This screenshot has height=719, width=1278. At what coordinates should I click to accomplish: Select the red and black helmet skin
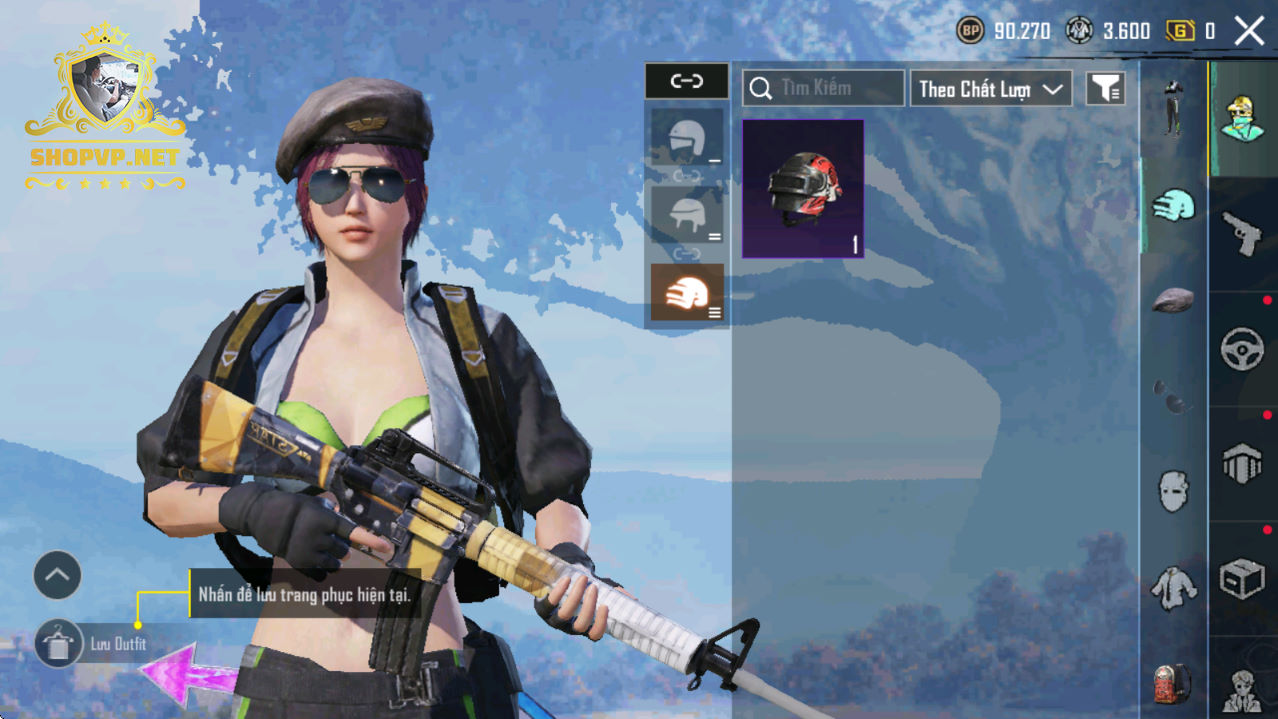(x=802, y=189)
